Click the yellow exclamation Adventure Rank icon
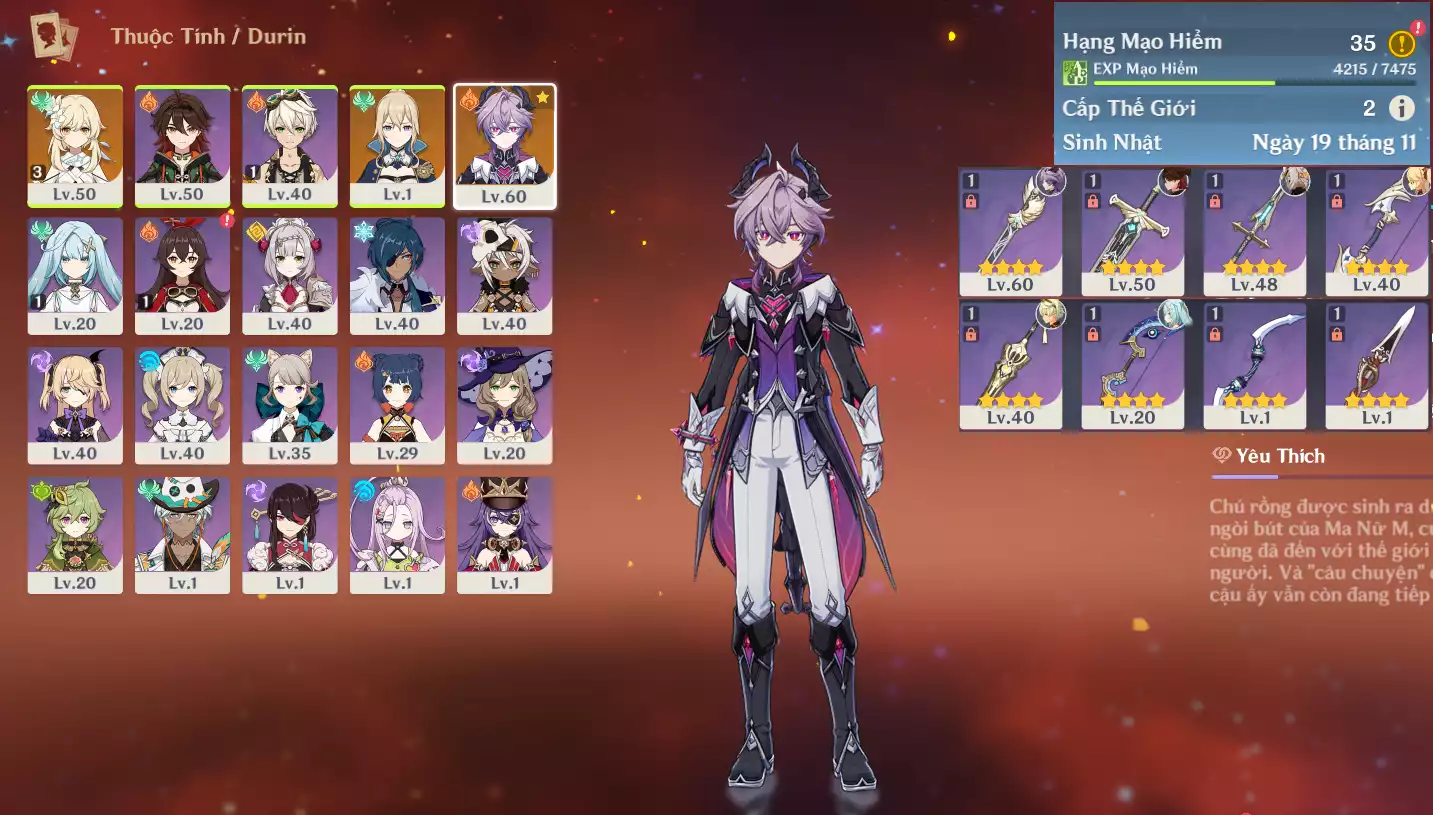The width and height of the screenshot is (1433, 815). tap(1402, 43)
